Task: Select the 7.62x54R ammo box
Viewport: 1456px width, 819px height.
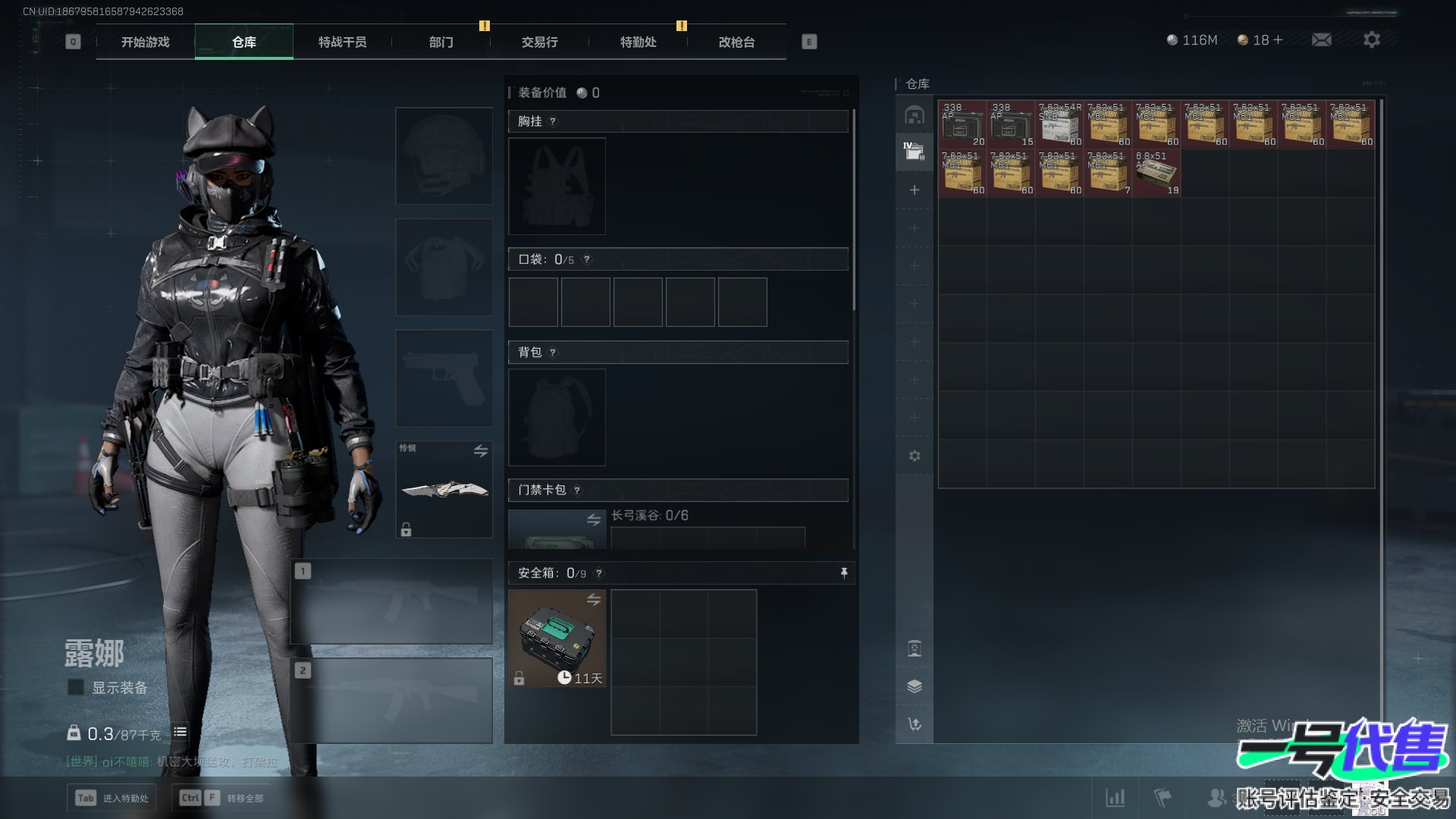Action: click(x=1059, y=125)
